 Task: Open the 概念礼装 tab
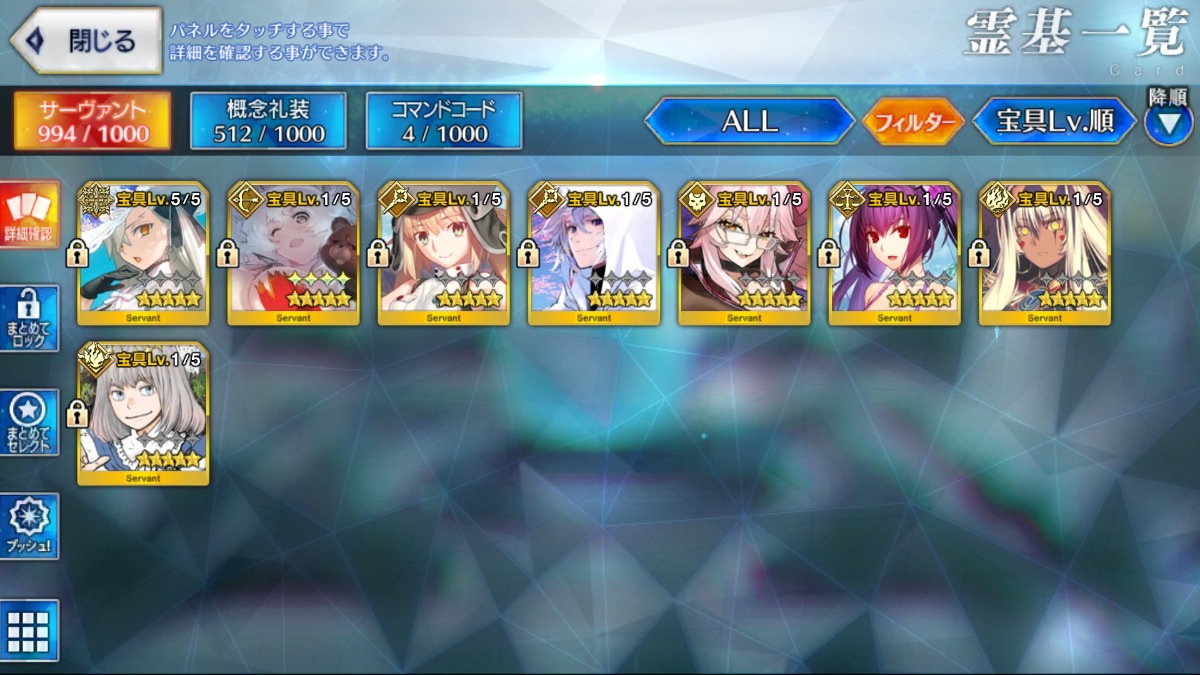268,121
